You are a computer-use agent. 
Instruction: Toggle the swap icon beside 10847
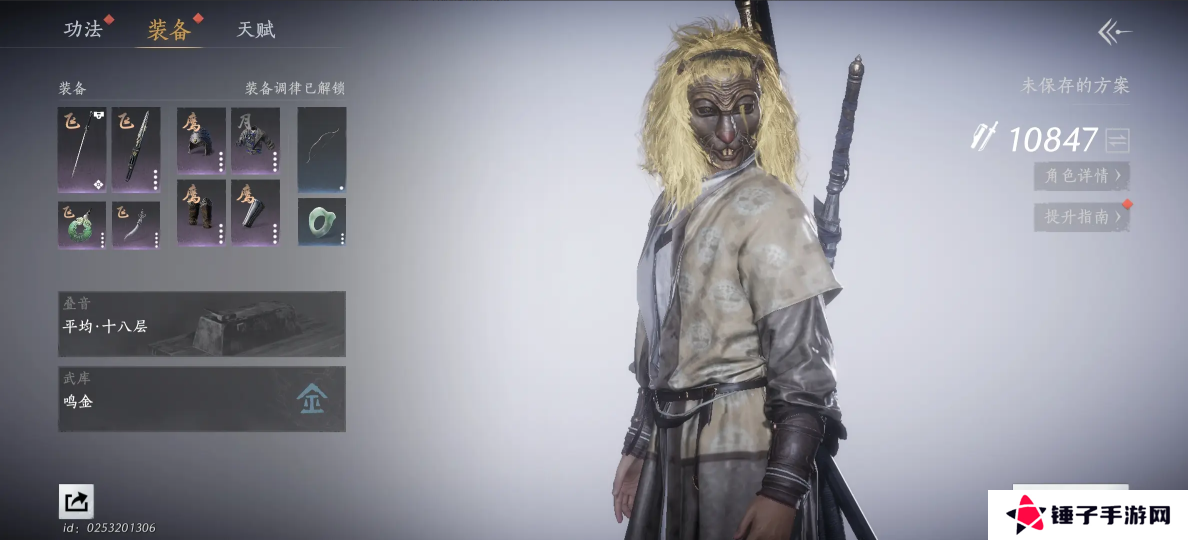1117,140
